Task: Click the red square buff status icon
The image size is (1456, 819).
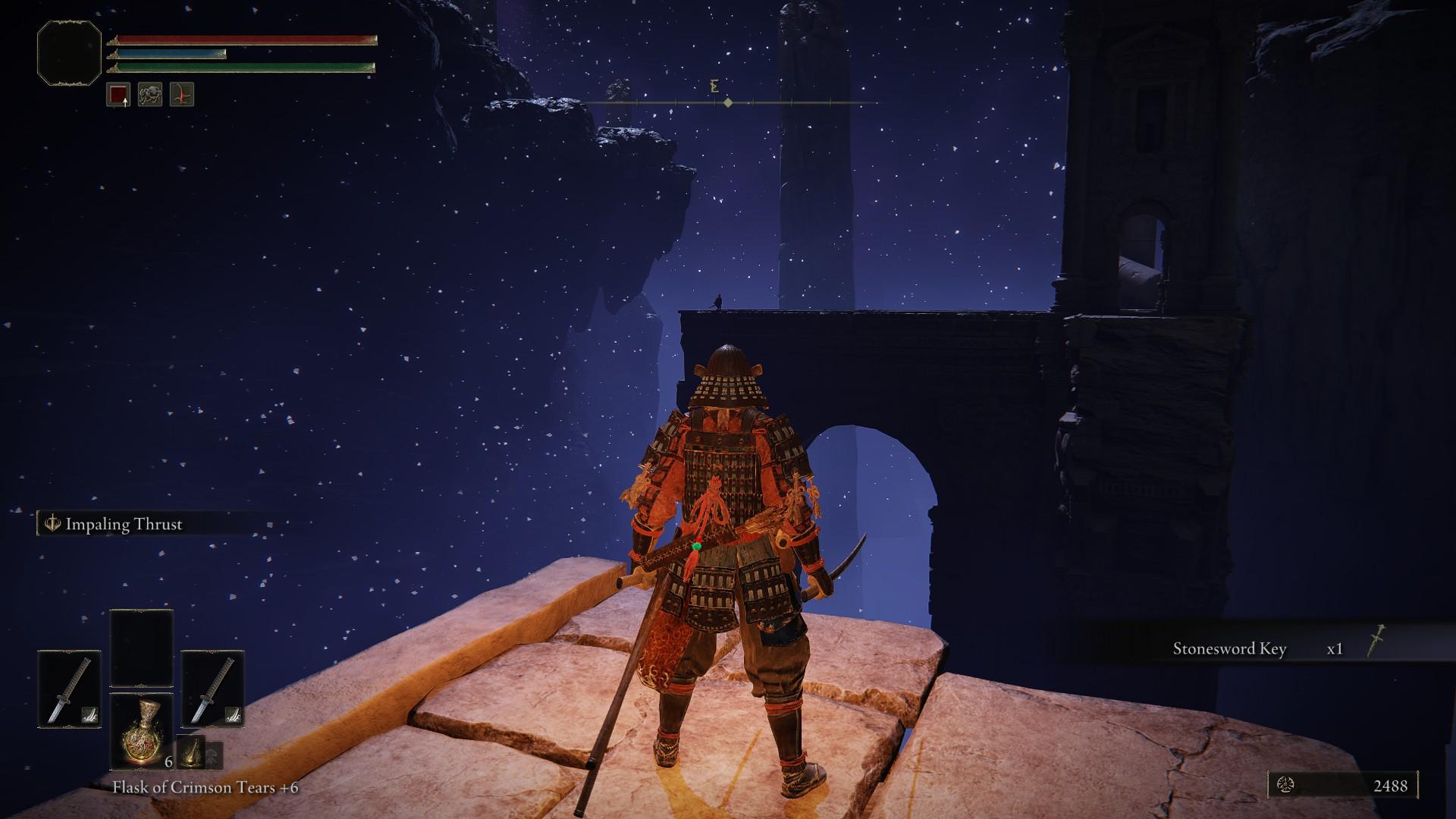Action: pyautogui.click(x=118, y=95)
